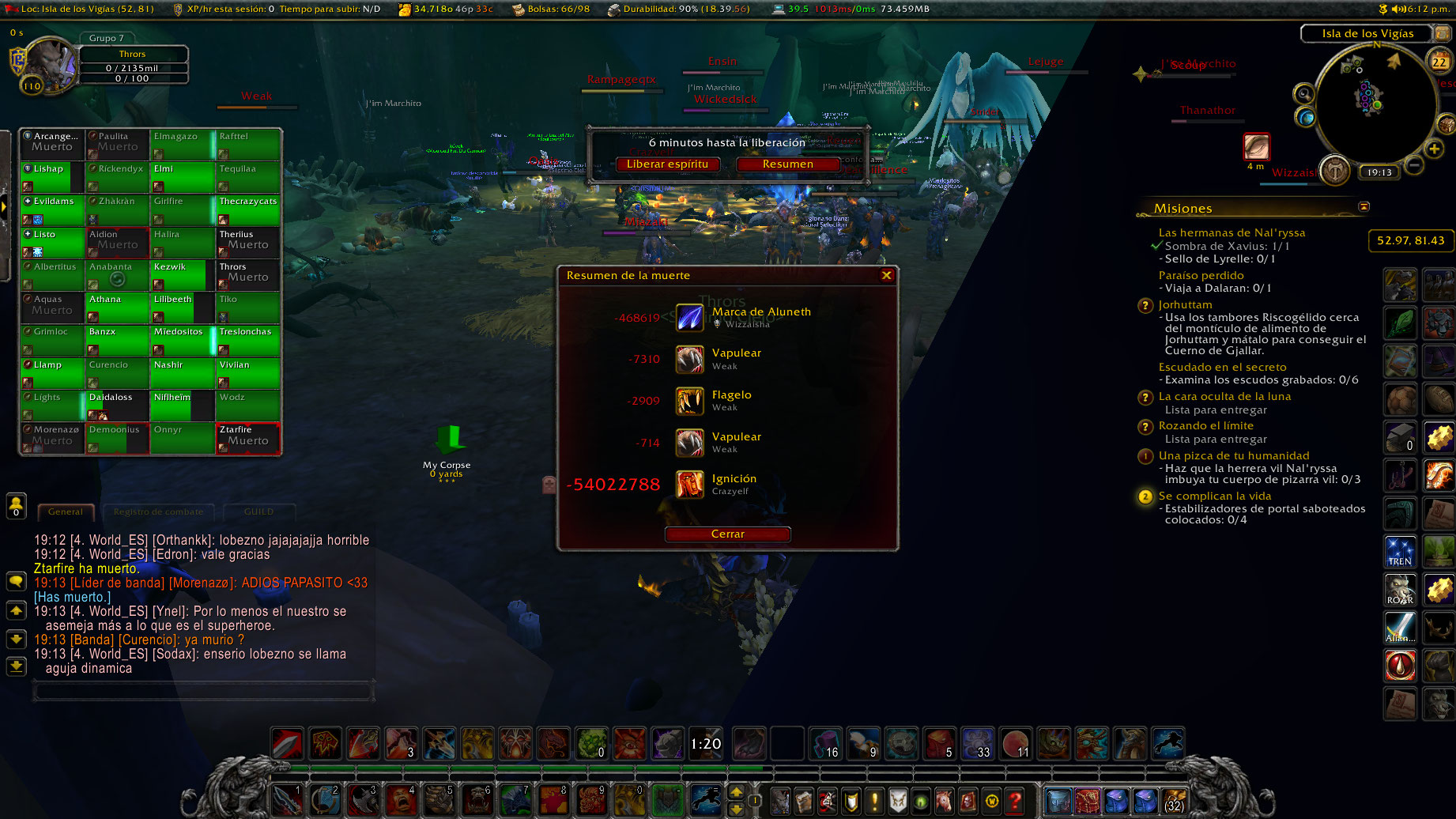
Task: Zoom the minimap with the plus button
Action: 1435,149
